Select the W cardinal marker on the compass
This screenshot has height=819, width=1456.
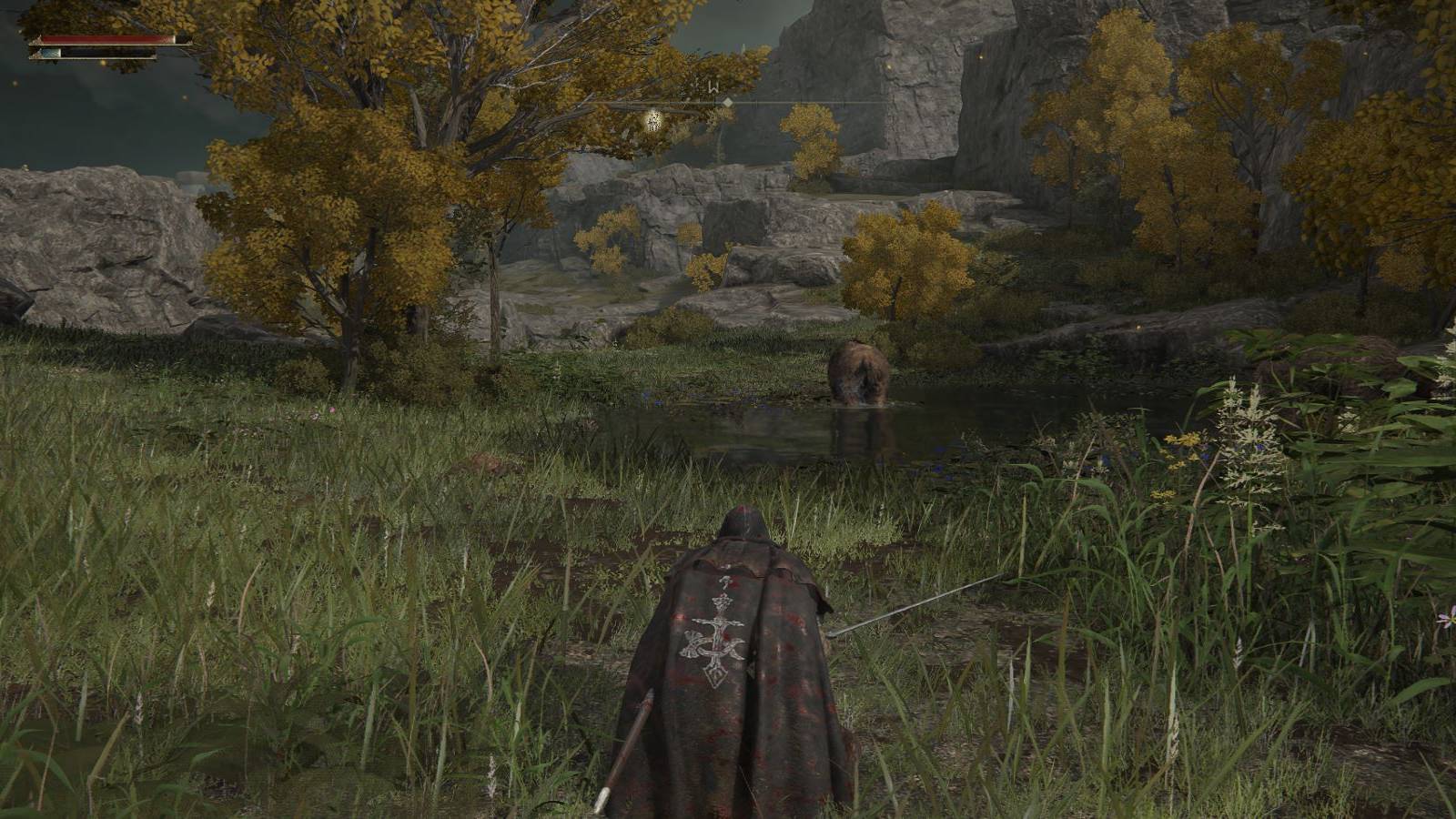713,86
